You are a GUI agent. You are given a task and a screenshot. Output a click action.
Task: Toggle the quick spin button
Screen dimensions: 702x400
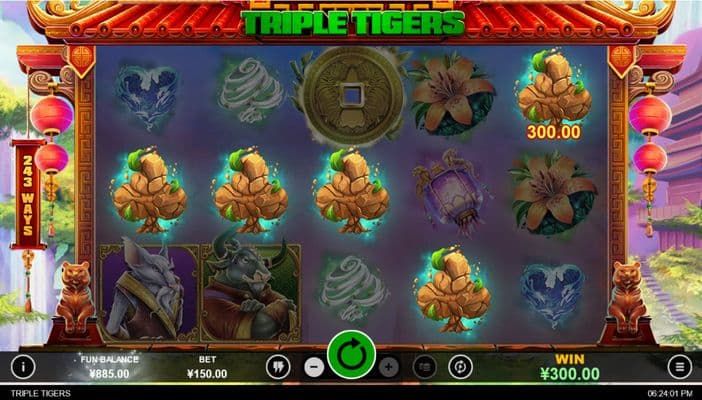pos(277,367)
